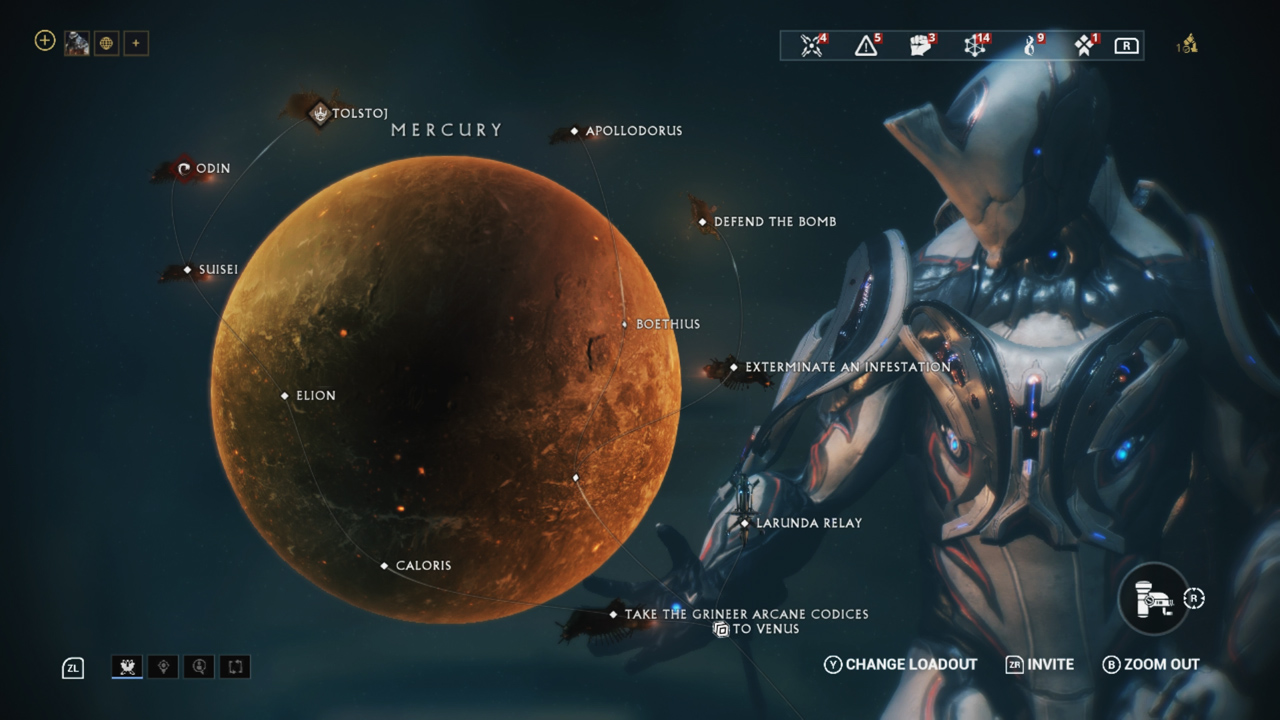
Task: Click the Sorties icon with badge 1
Action: (x=1086, y=45)
